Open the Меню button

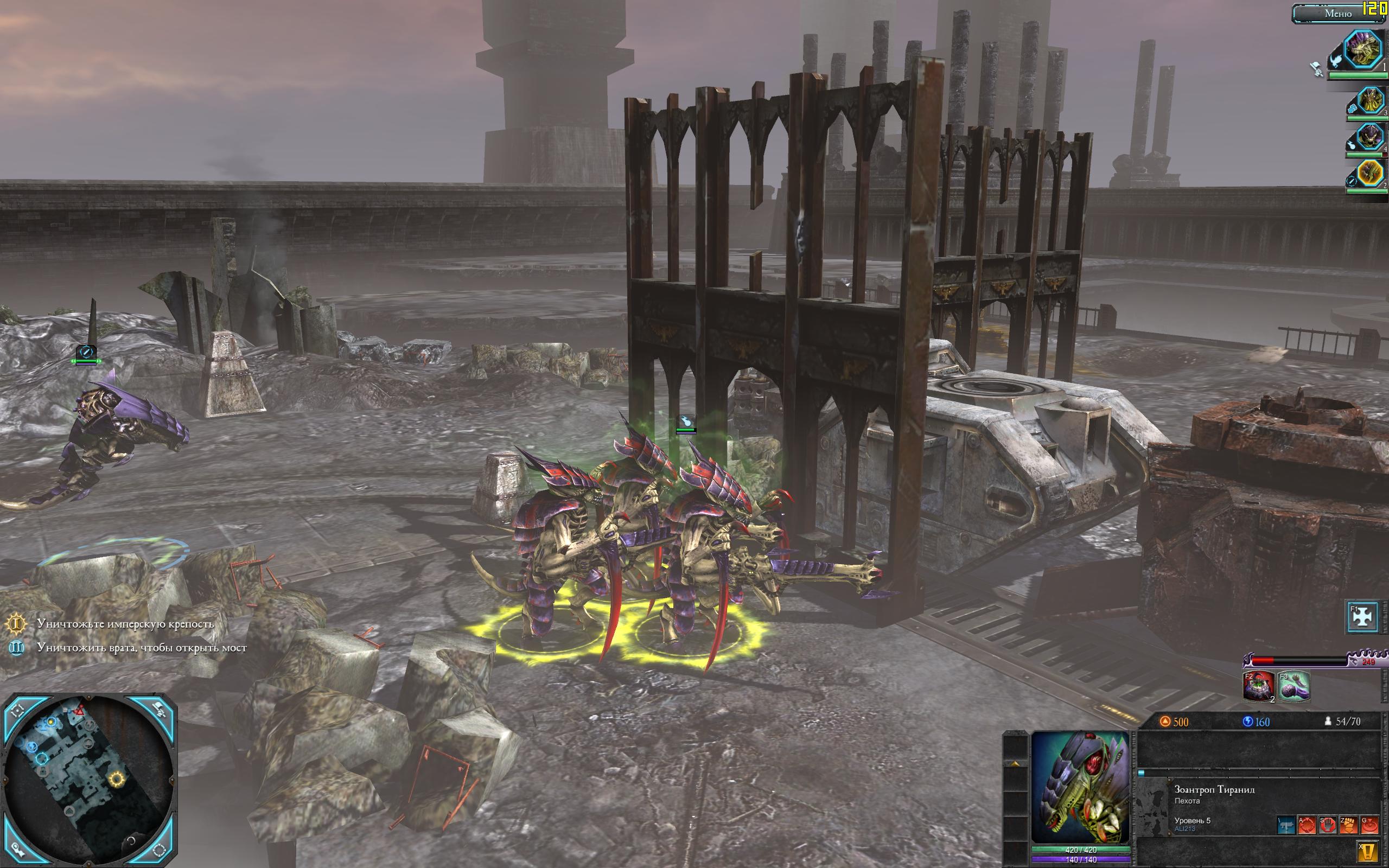(x=1337, y=13)
